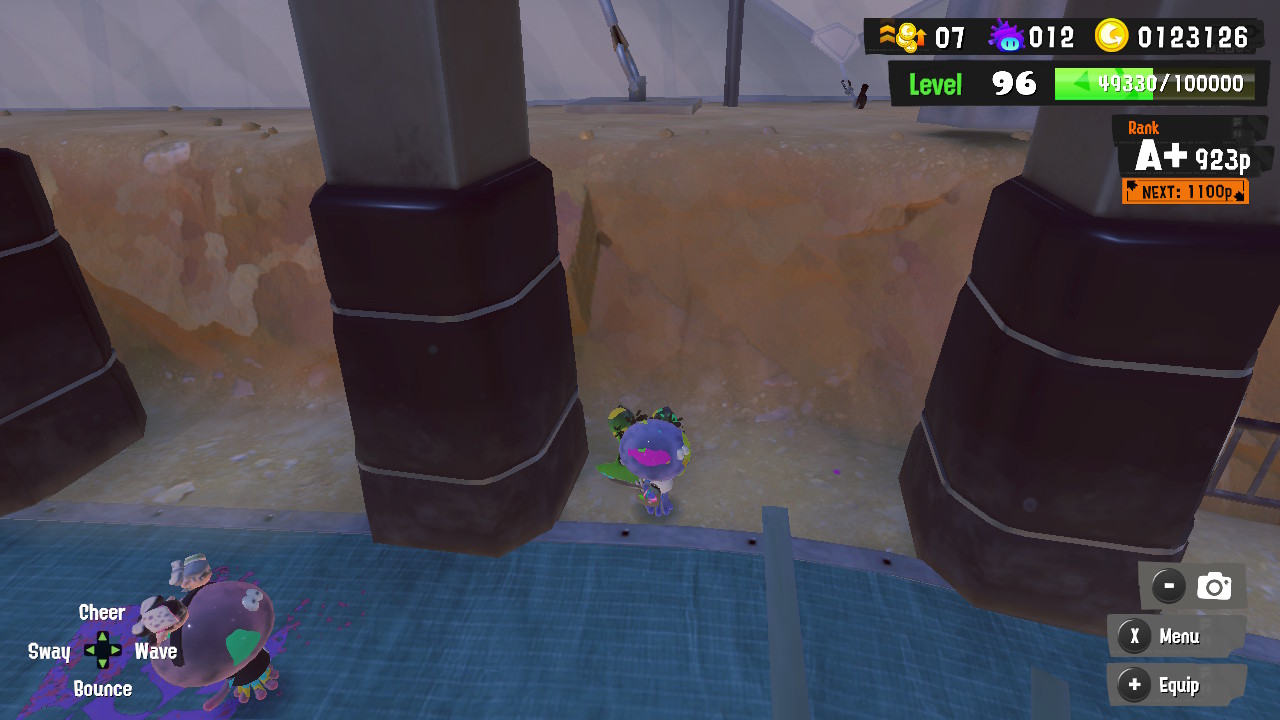Select the Cheer emote option

point(101,612)
